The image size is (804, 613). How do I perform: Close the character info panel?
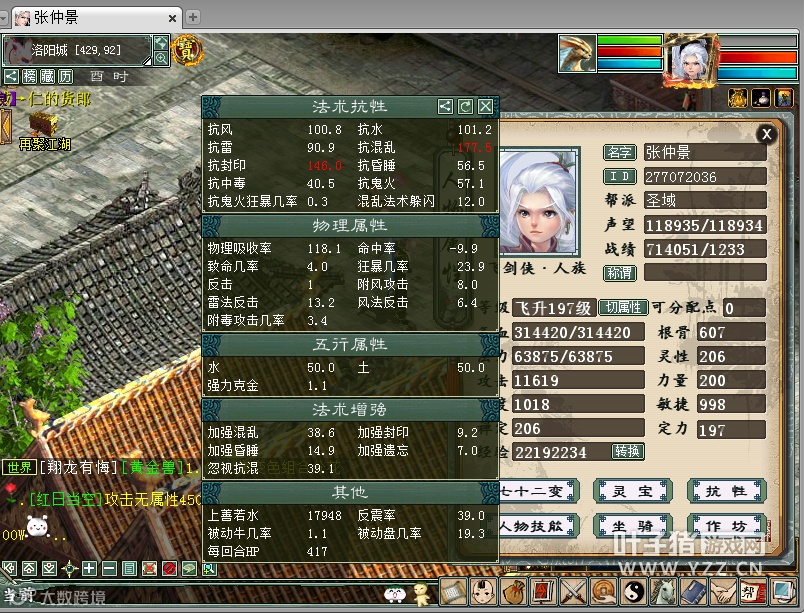766,133
